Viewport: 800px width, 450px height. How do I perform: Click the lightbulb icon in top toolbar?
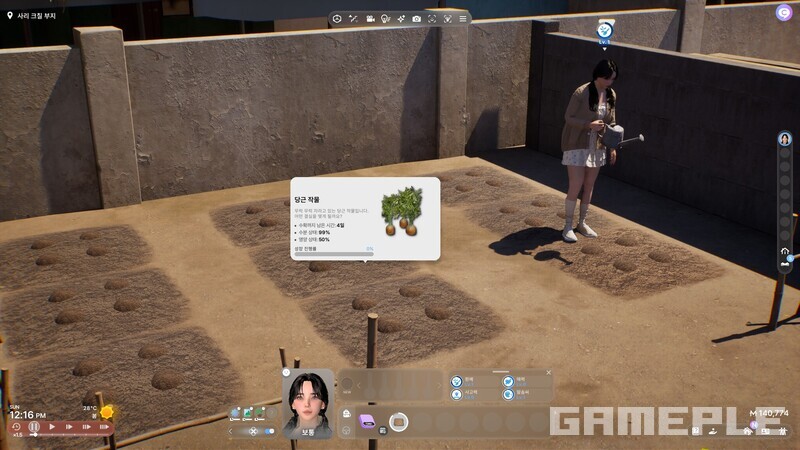coord(384,19)
